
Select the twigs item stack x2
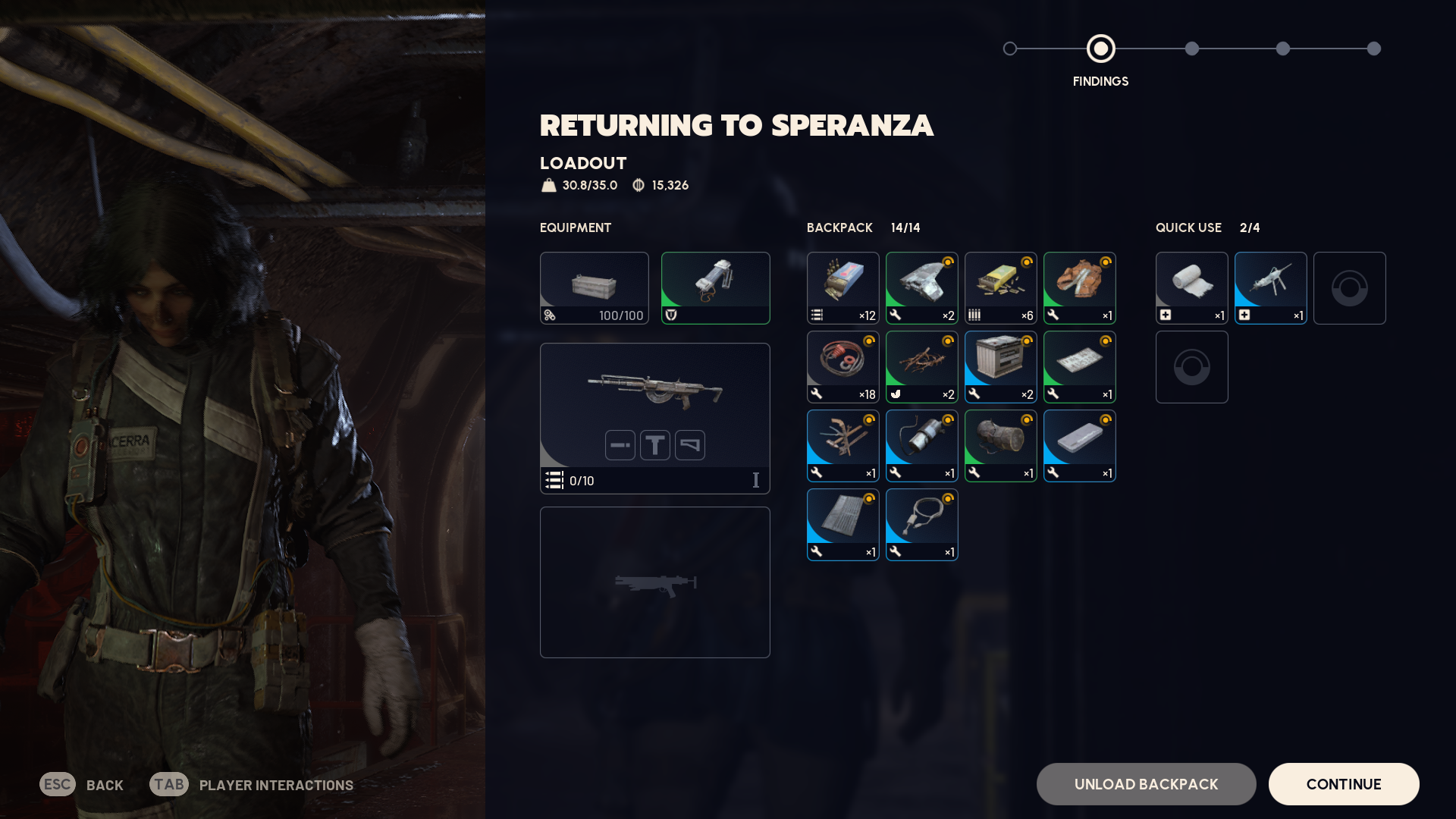[x=921, y=367]
